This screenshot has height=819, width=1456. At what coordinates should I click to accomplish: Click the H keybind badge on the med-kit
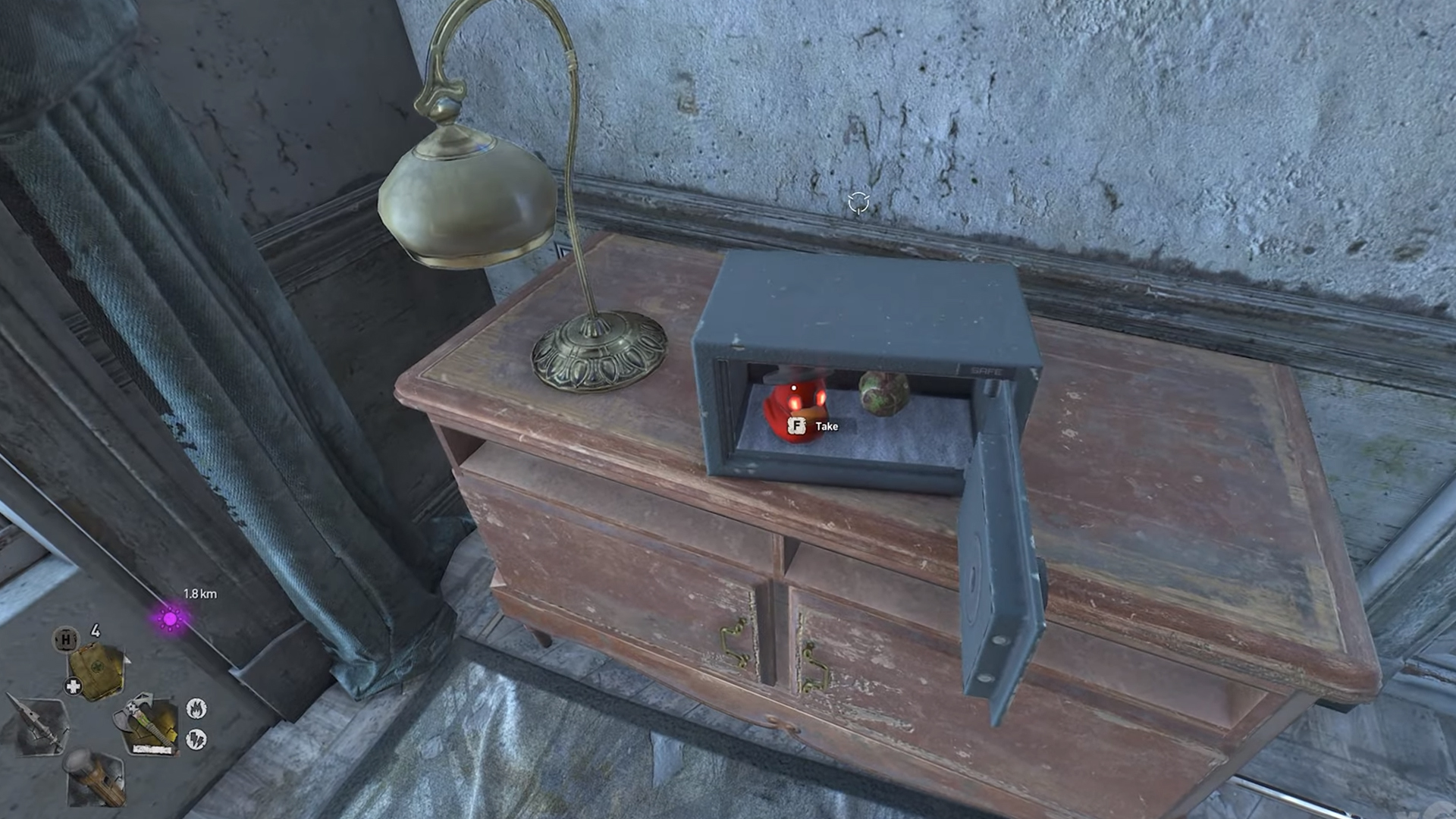[x=66, y=639]
